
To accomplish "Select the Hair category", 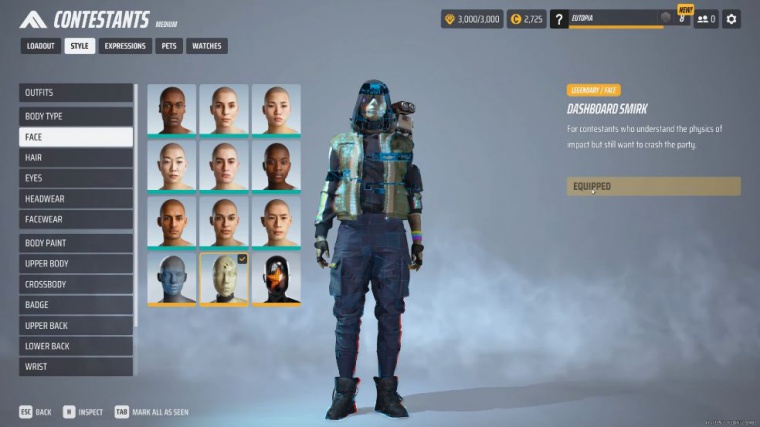I will 76,158.
